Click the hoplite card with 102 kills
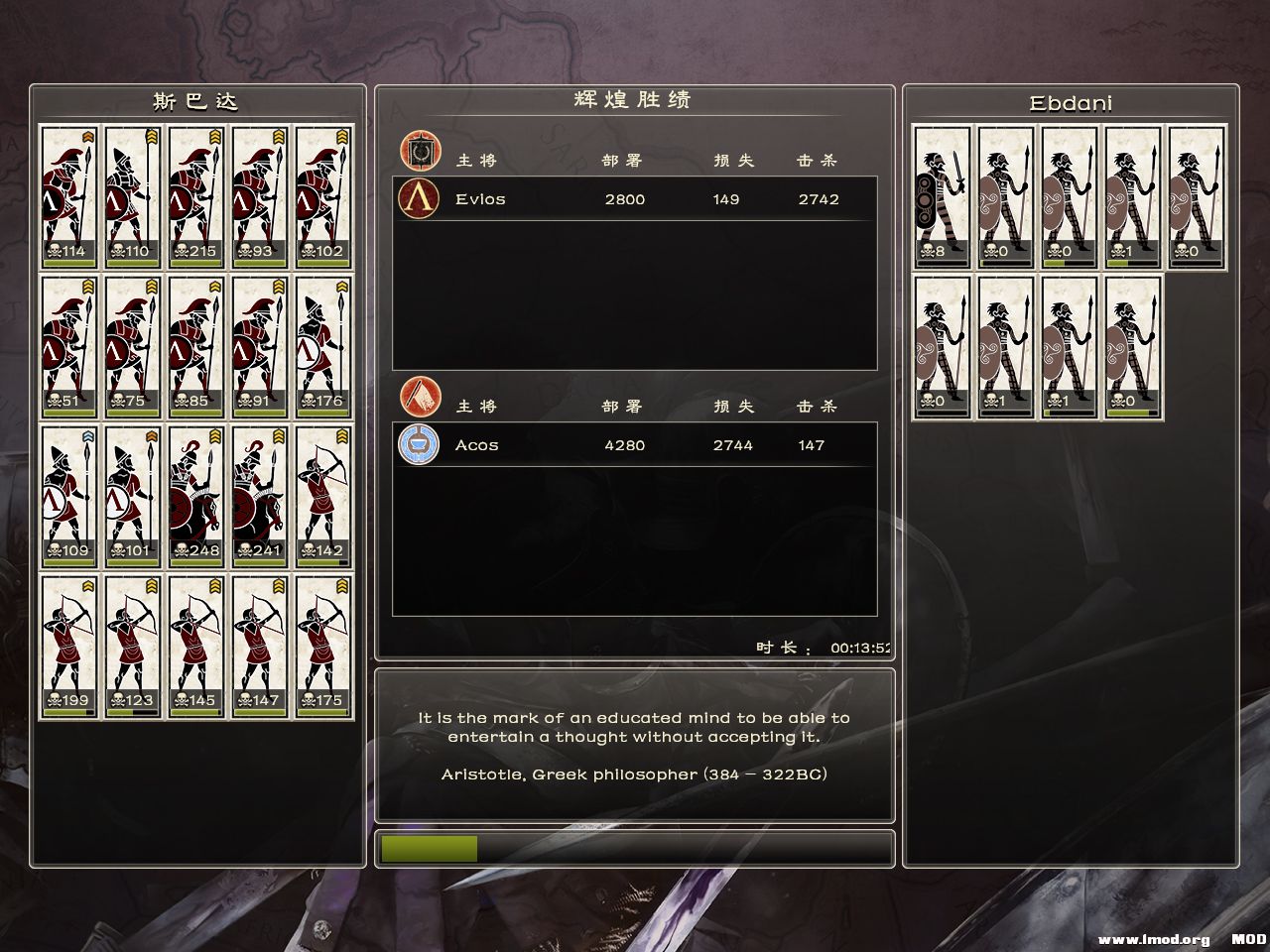 (323, 196)
